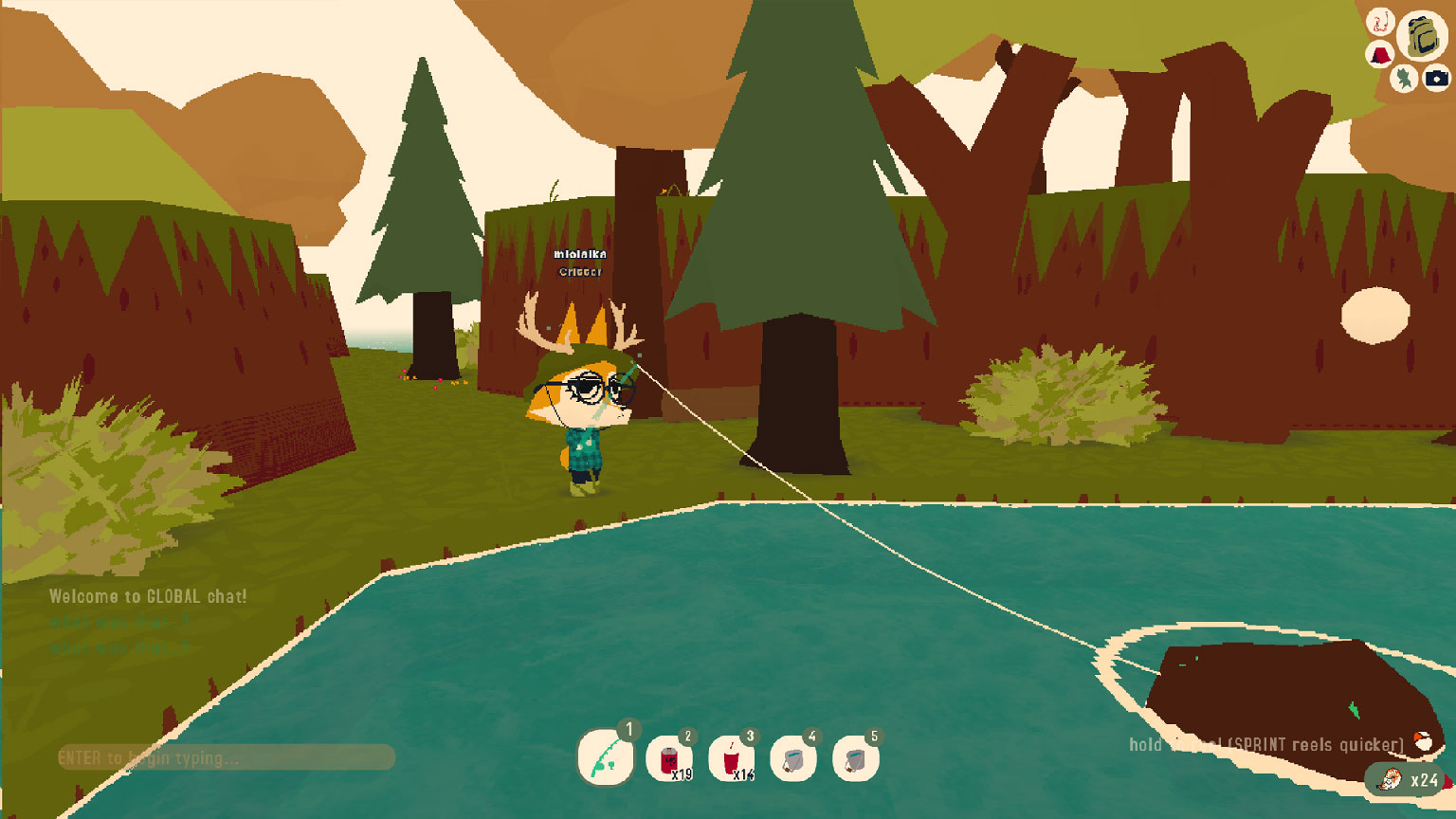Click the green leaf icon
Viewport: 1456px width, 819px height.
(1404, 79)
